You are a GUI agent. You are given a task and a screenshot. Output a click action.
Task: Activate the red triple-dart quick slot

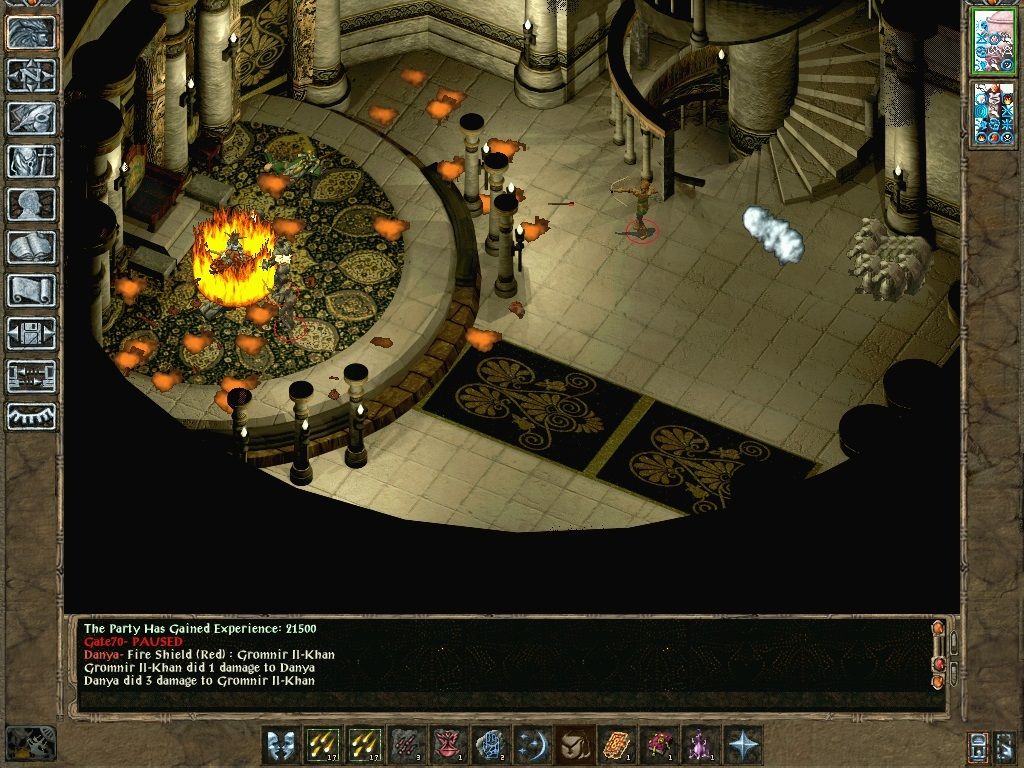[406, 745]
